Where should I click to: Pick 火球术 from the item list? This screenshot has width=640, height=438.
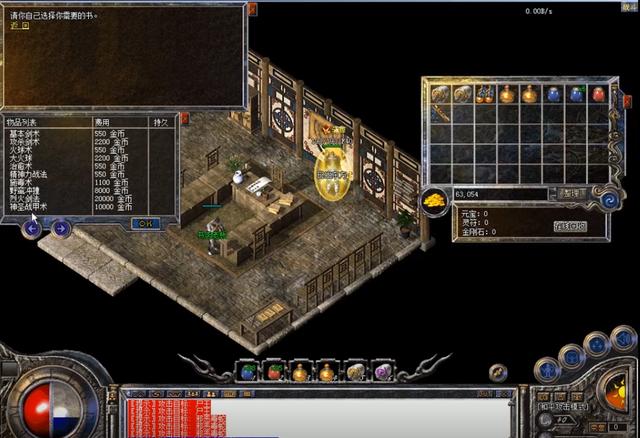(23, 150)
